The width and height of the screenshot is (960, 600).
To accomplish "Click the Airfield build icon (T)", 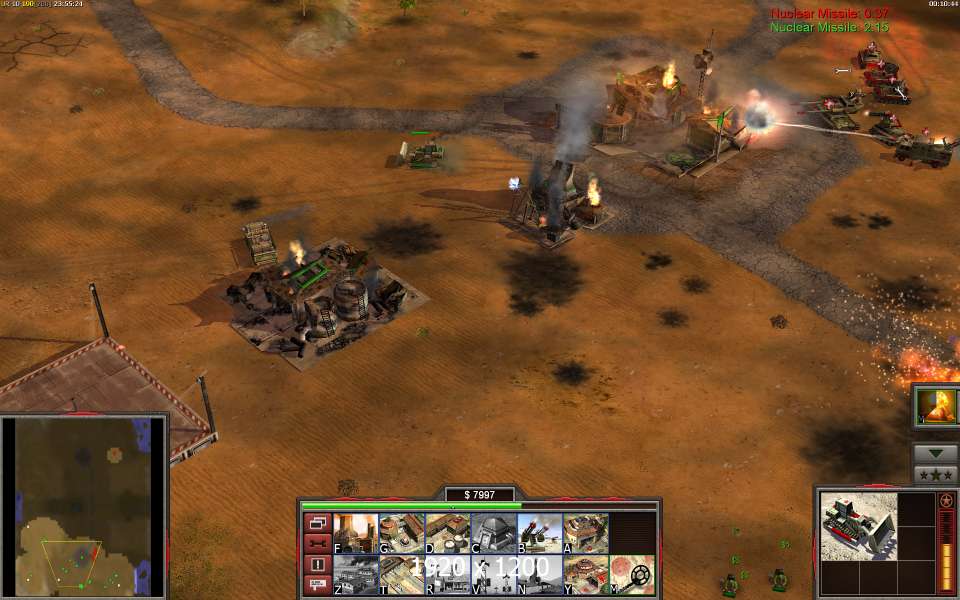I will [400, 575].
